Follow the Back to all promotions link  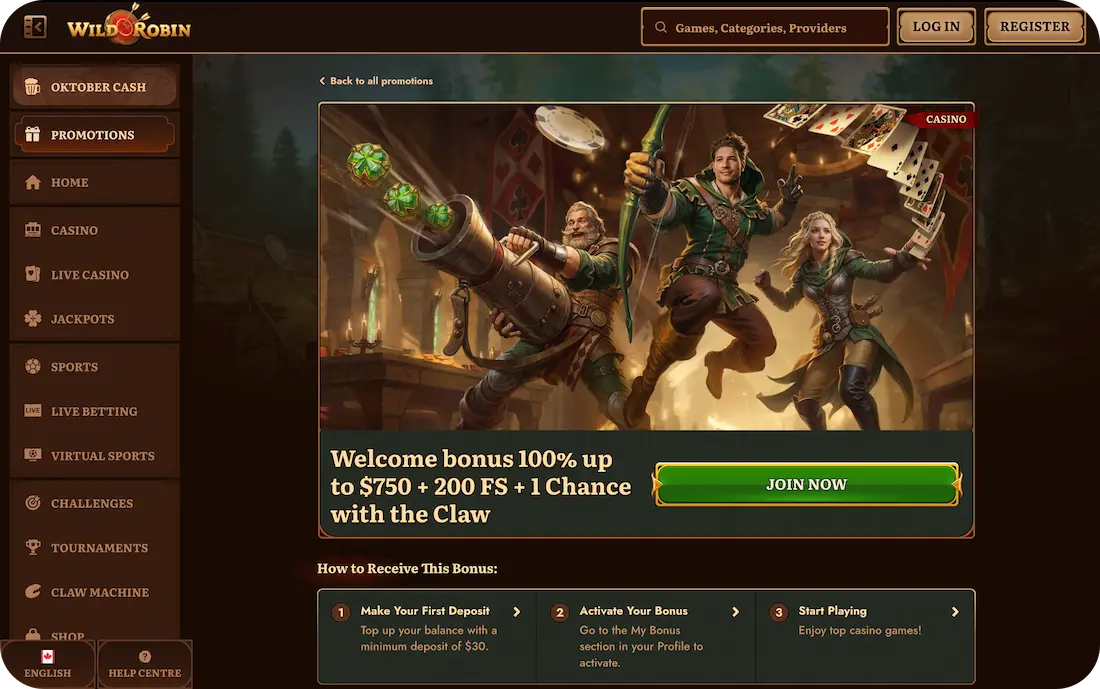tap(377, 81)
